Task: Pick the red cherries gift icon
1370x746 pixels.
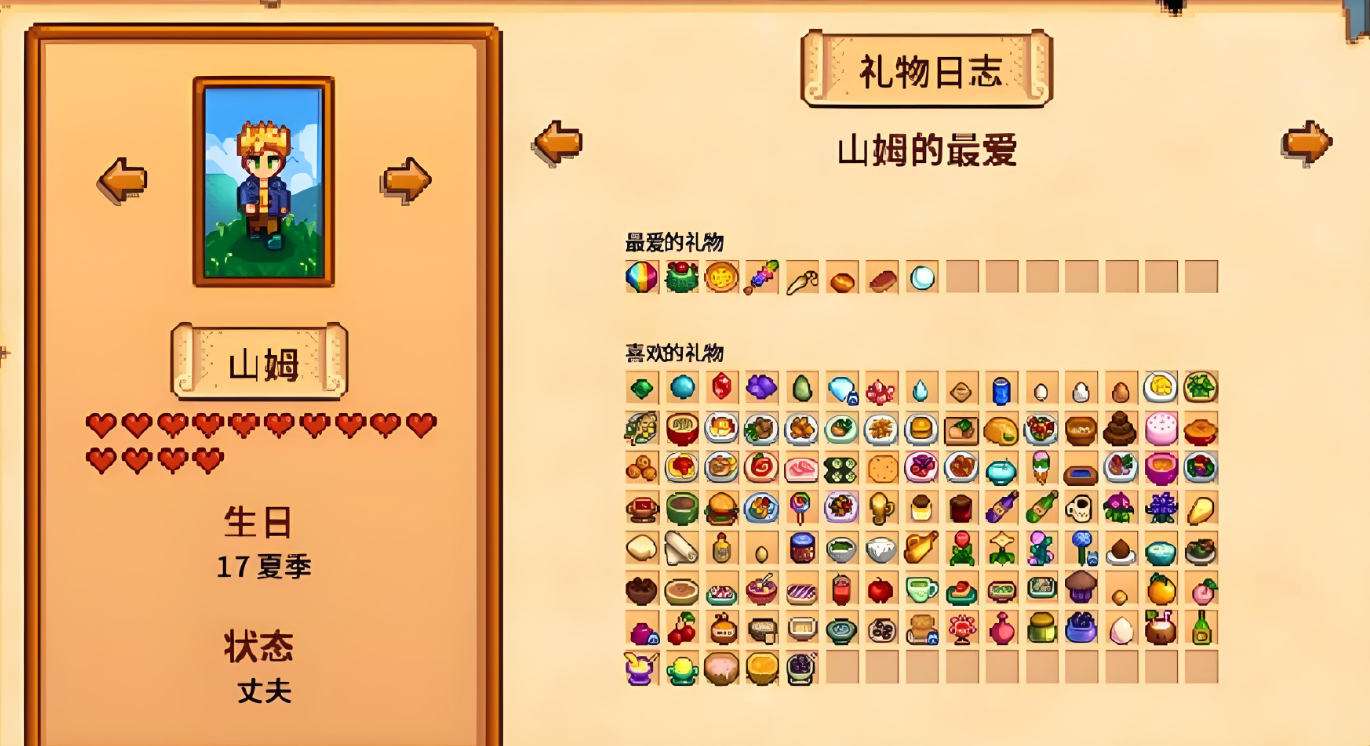Action: (x=681, y=629)
